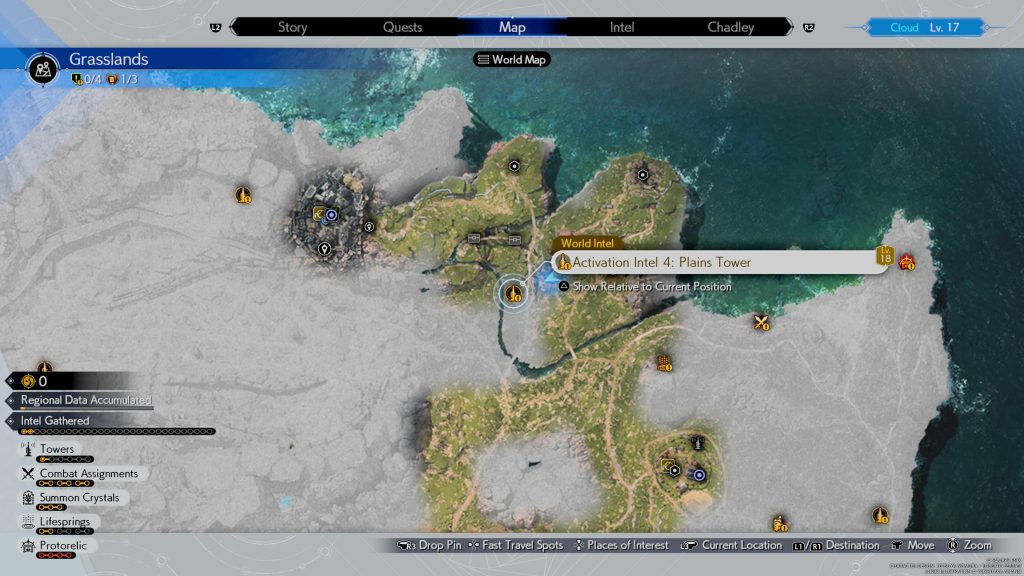1024x576 pixels.
Task: Switch to the Intel tab
Action: (622, 27)
